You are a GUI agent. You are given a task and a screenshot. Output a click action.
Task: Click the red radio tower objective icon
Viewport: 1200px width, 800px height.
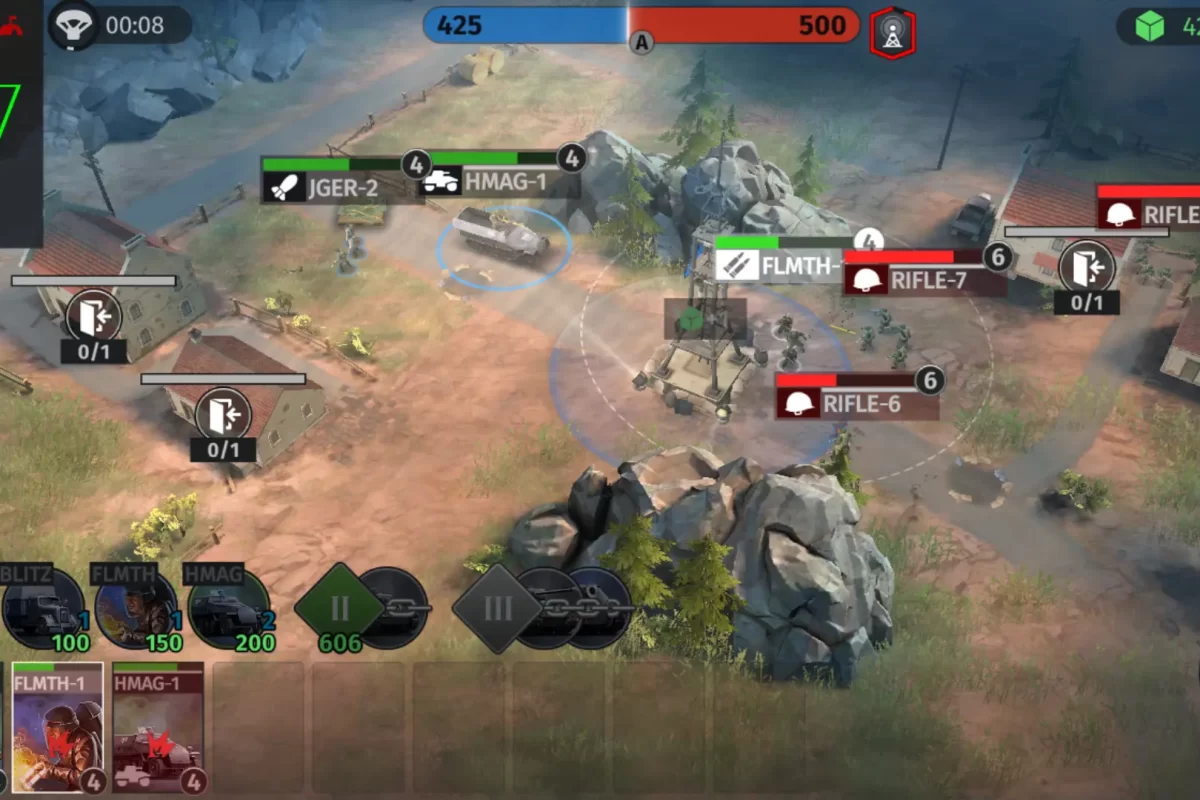(892, 33)
